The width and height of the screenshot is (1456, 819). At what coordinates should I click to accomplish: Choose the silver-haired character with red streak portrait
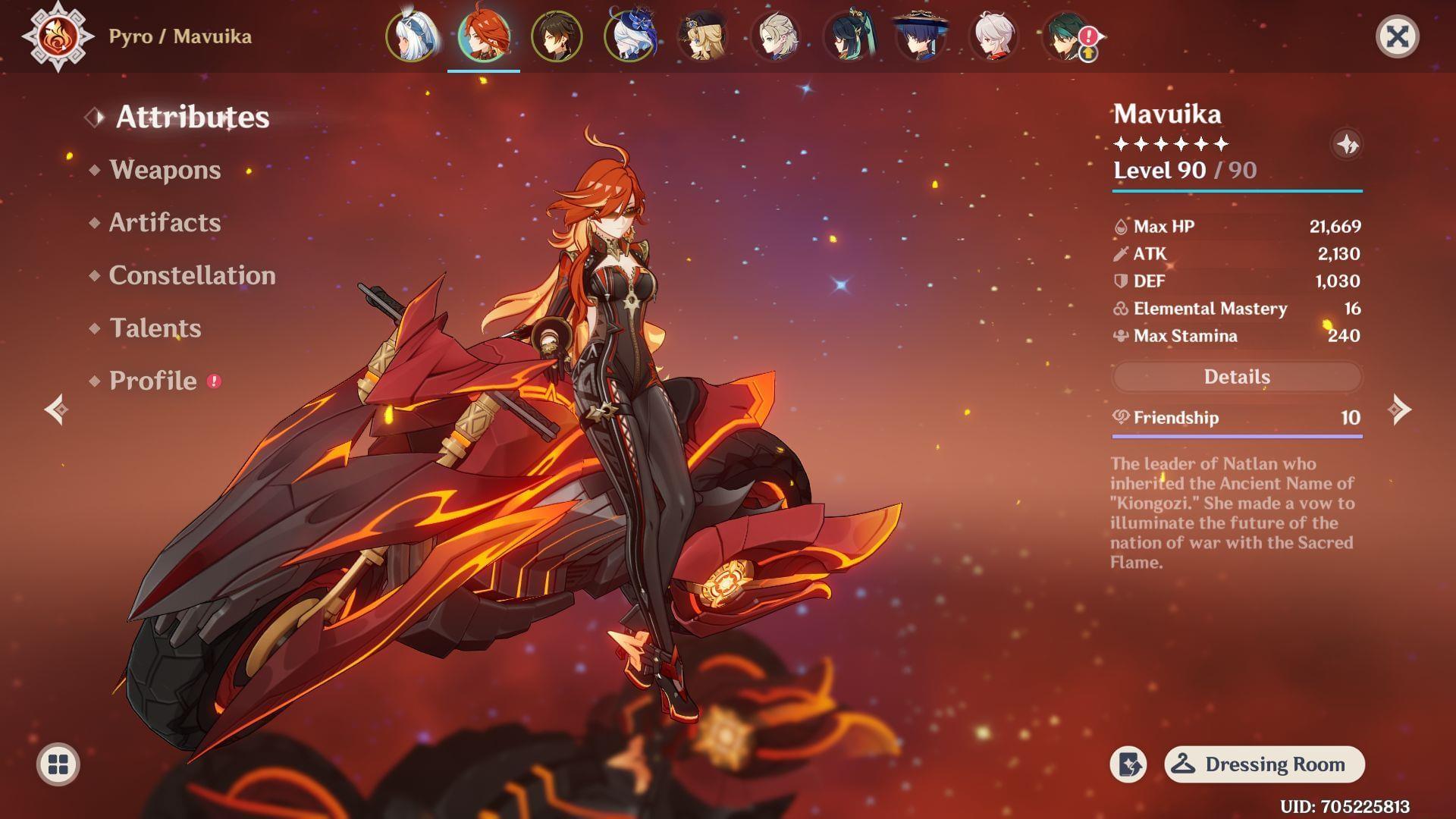point(993,36)
